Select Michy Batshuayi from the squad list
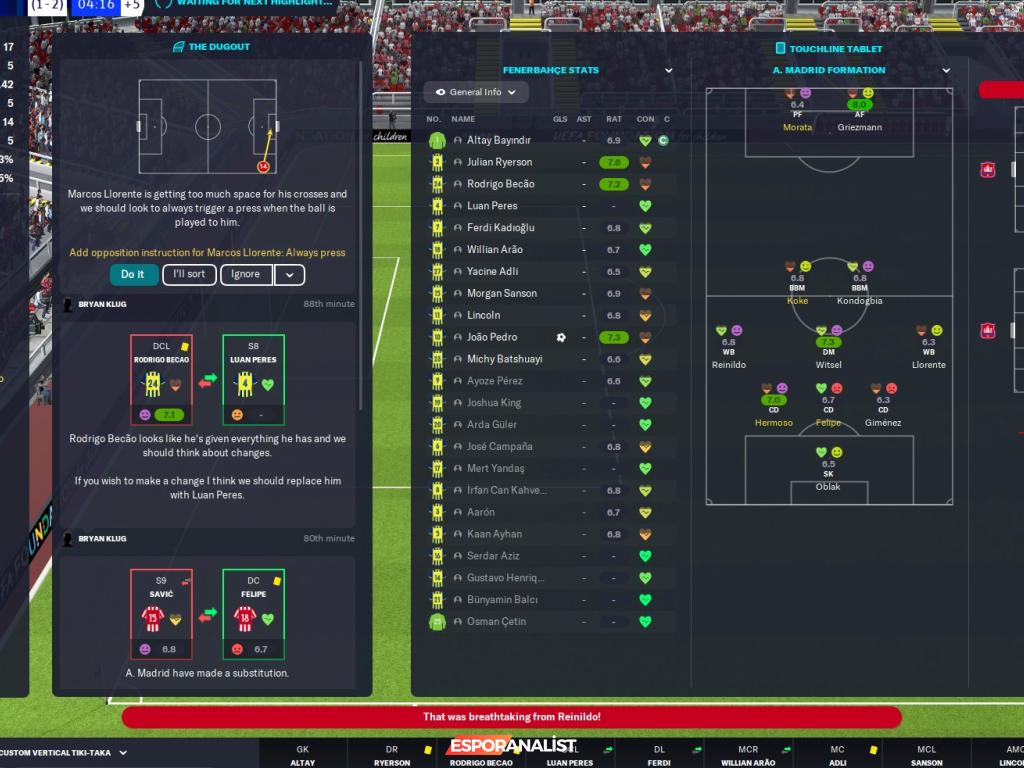 [x=504, y=359]
